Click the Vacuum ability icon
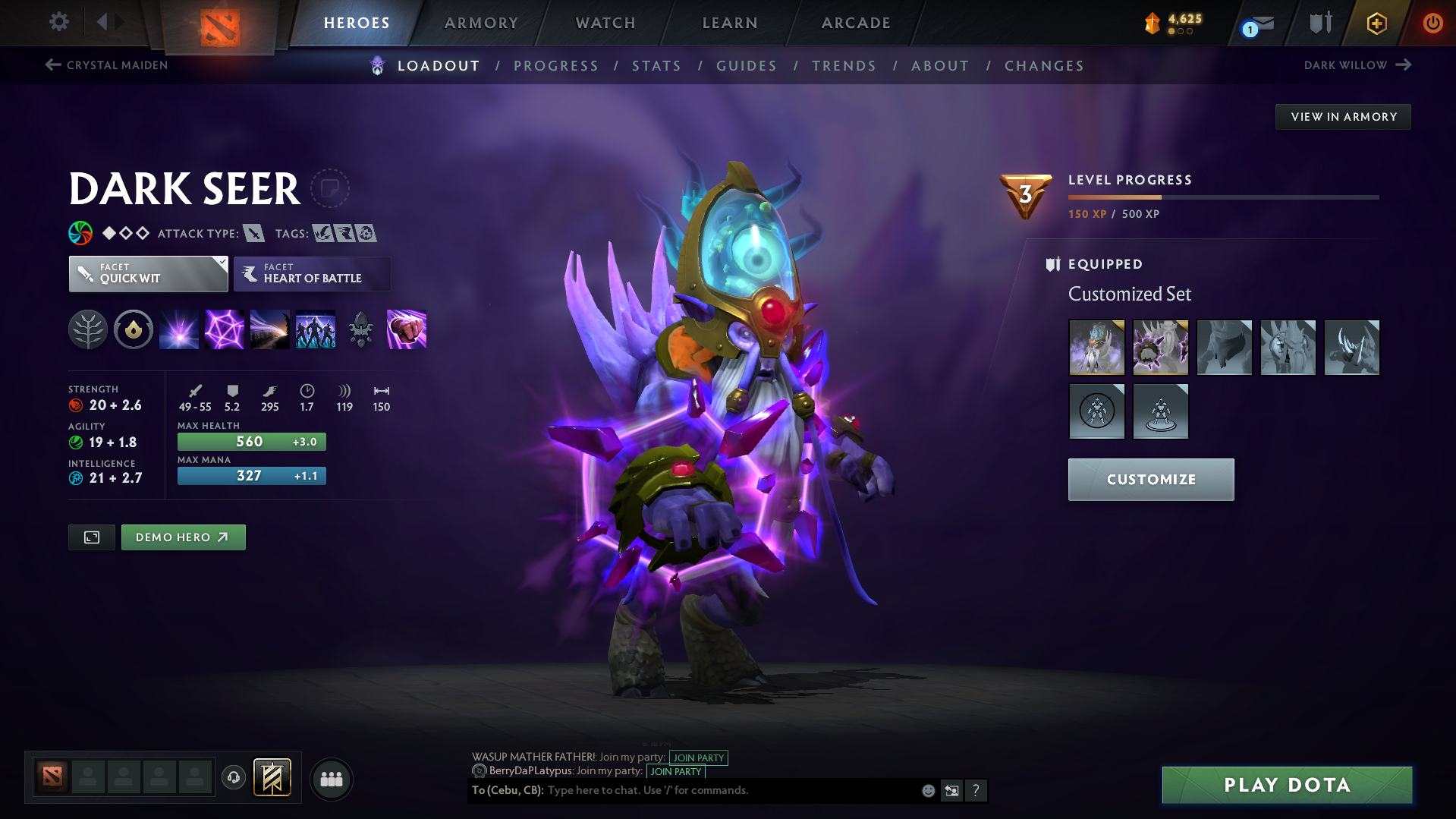The height and width of the screenshot is (819, 1456). [x=179, y=329]
